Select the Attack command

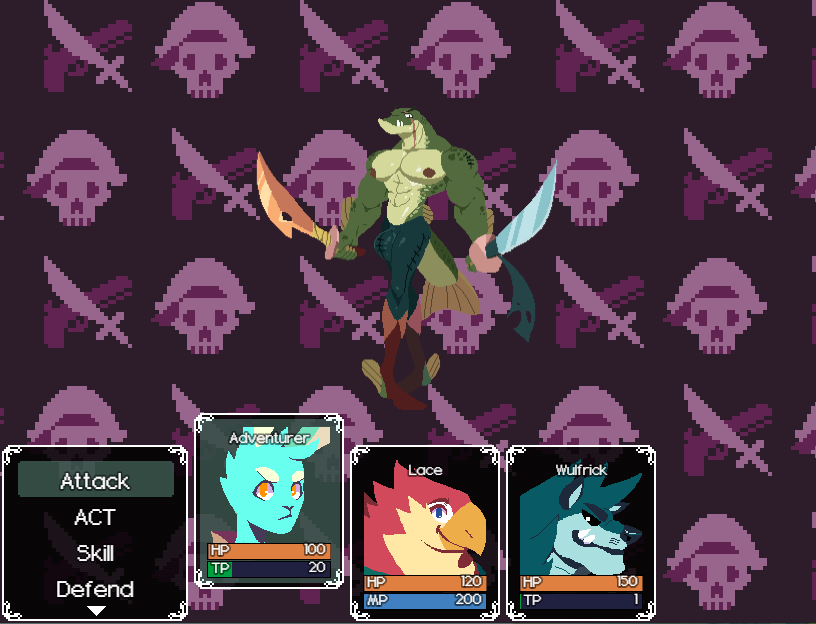click(x=95, y=481)
